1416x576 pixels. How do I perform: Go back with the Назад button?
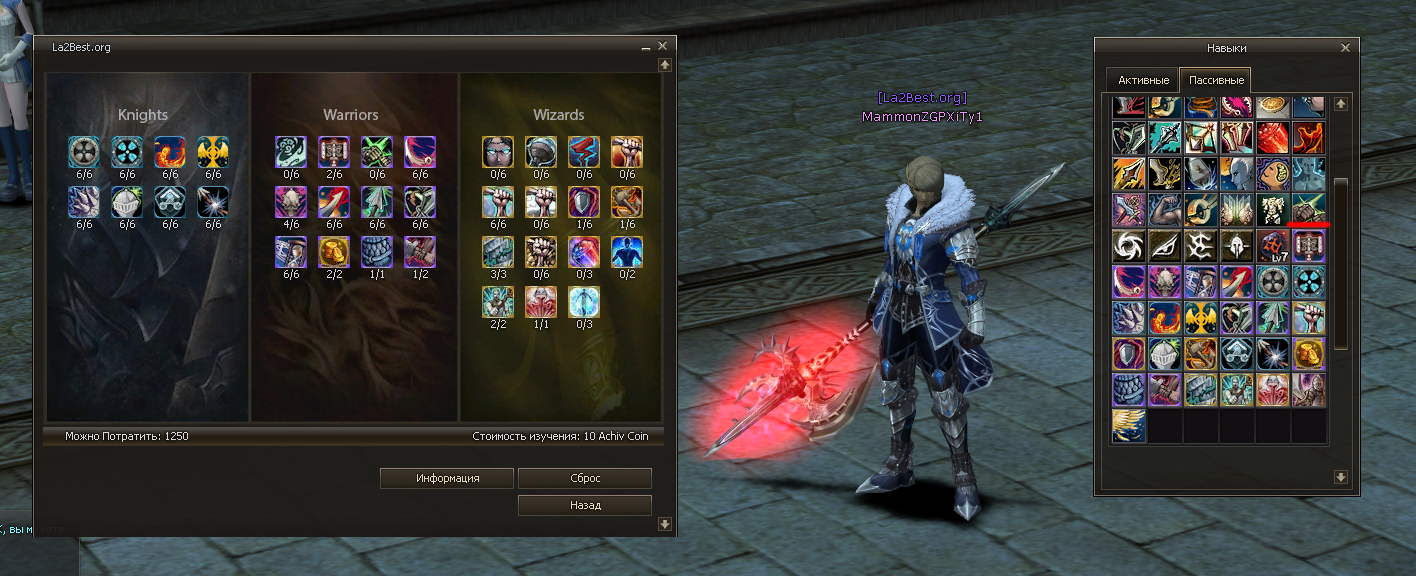point(585,505)
